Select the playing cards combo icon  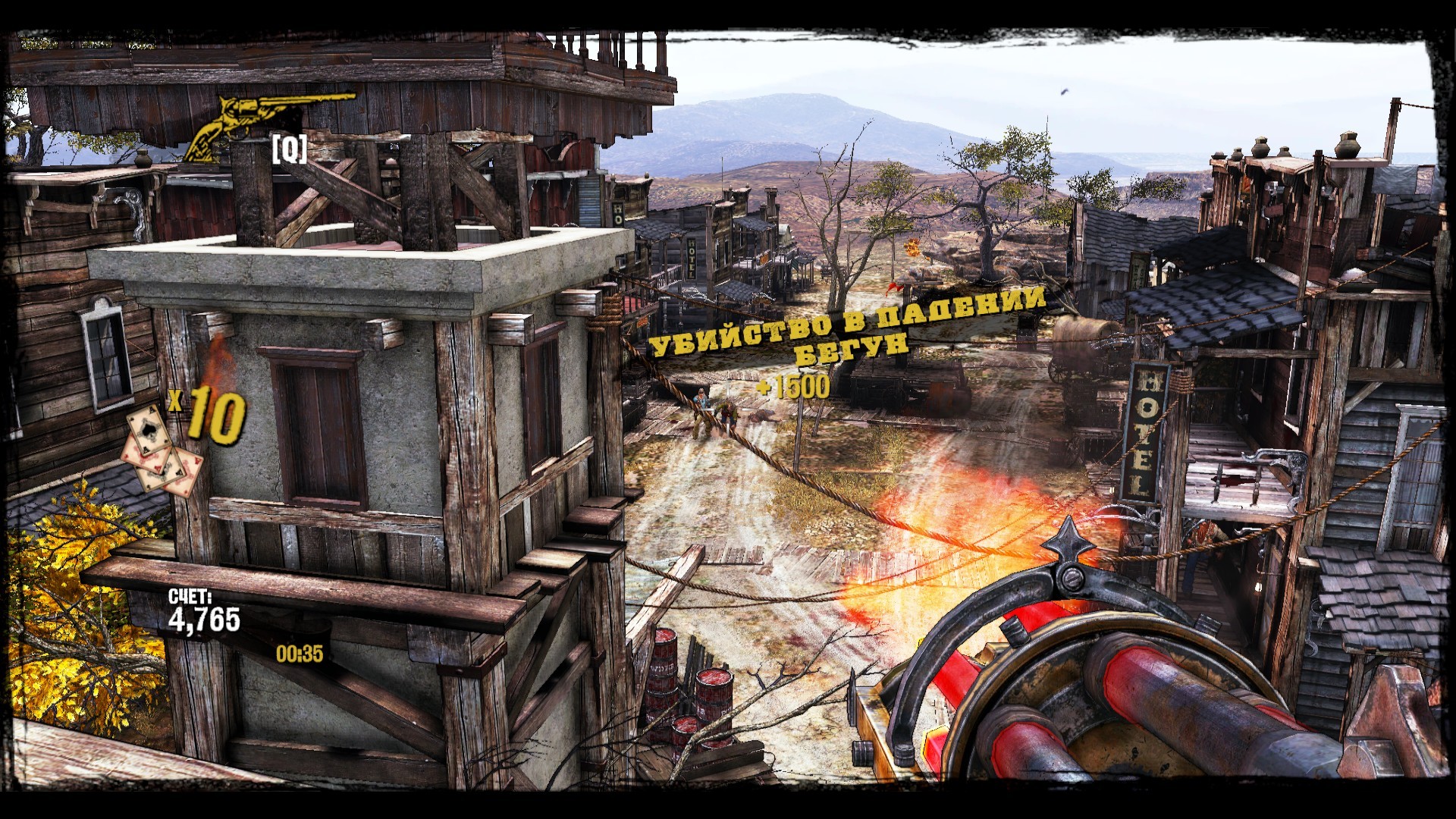pyautogui.click(x=162, y=453)
